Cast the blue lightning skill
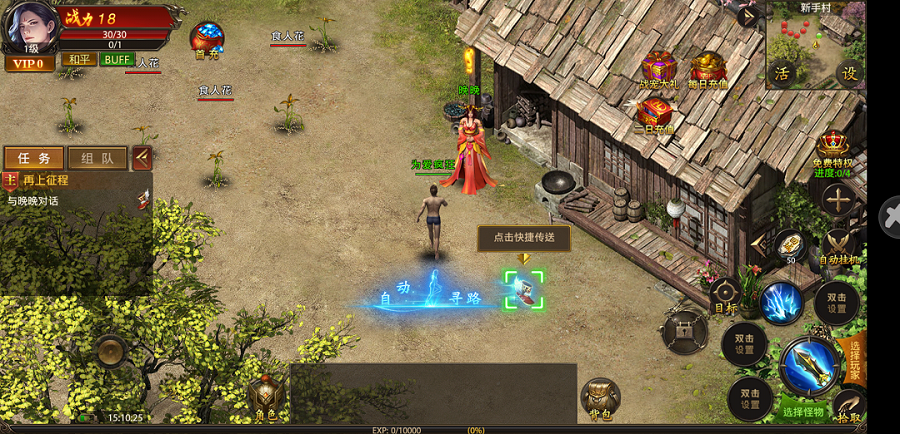Viewport: 900px width, 434px height. click(781, 302)
